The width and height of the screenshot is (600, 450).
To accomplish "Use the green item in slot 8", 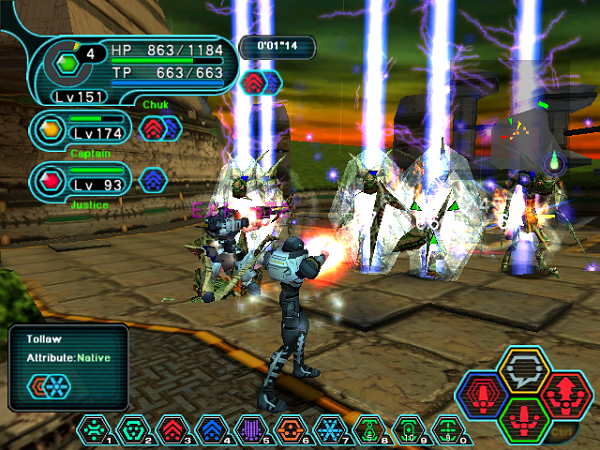I will (x=367, y=432).
